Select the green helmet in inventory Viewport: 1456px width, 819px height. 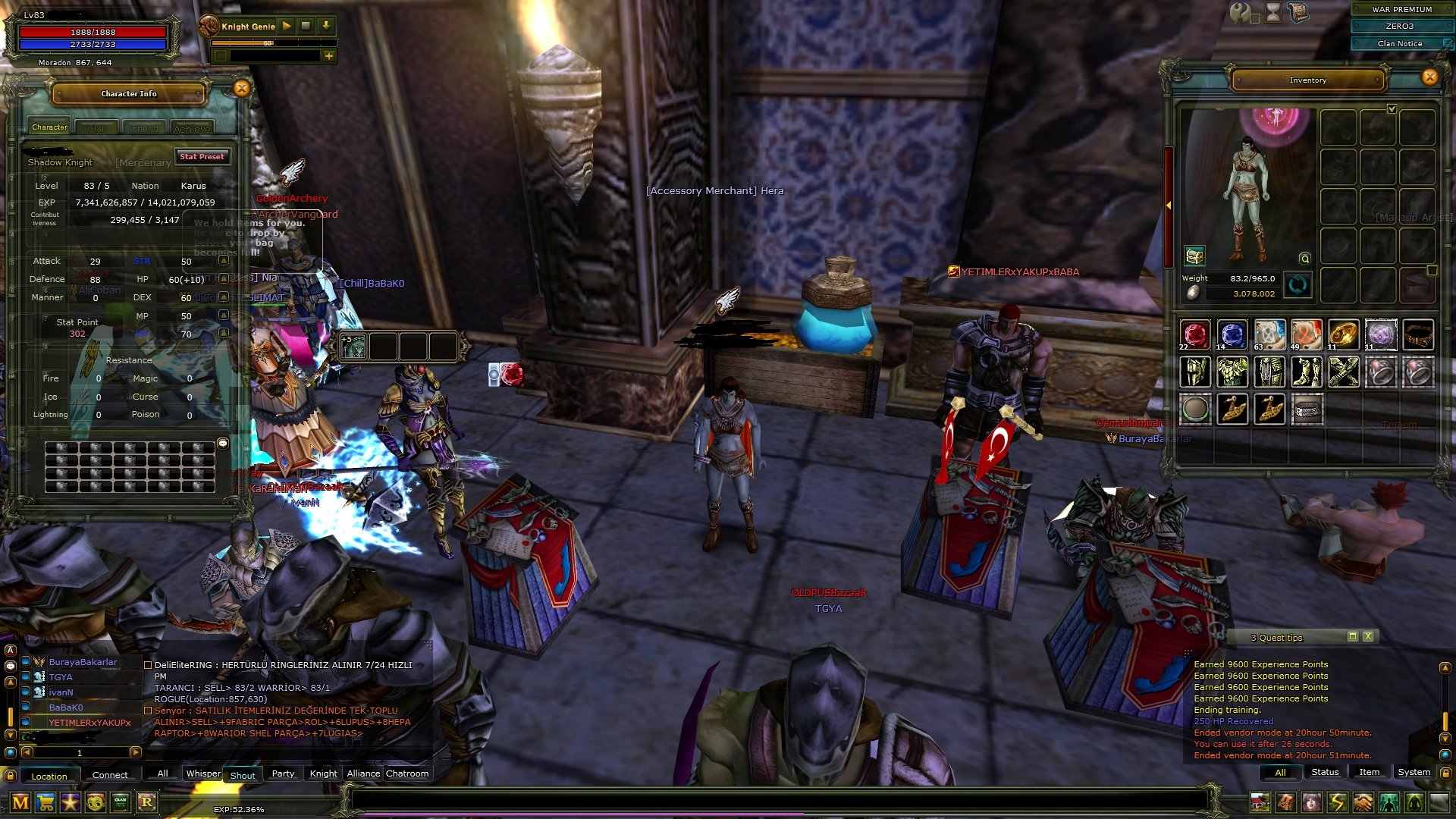coord(1195,372)
